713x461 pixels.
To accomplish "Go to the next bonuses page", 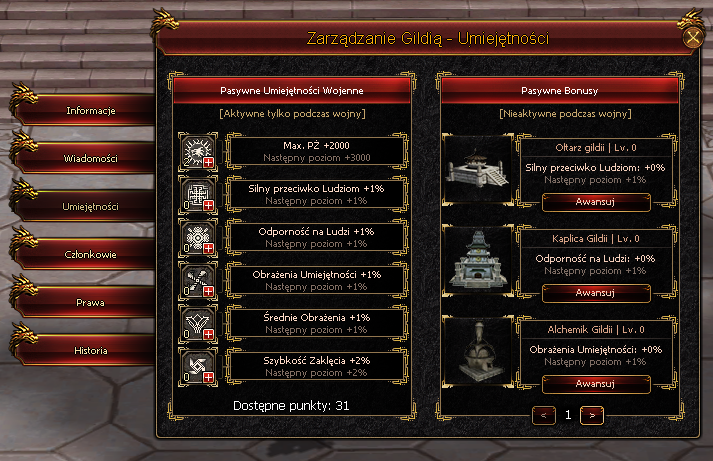I will point(591,413).
